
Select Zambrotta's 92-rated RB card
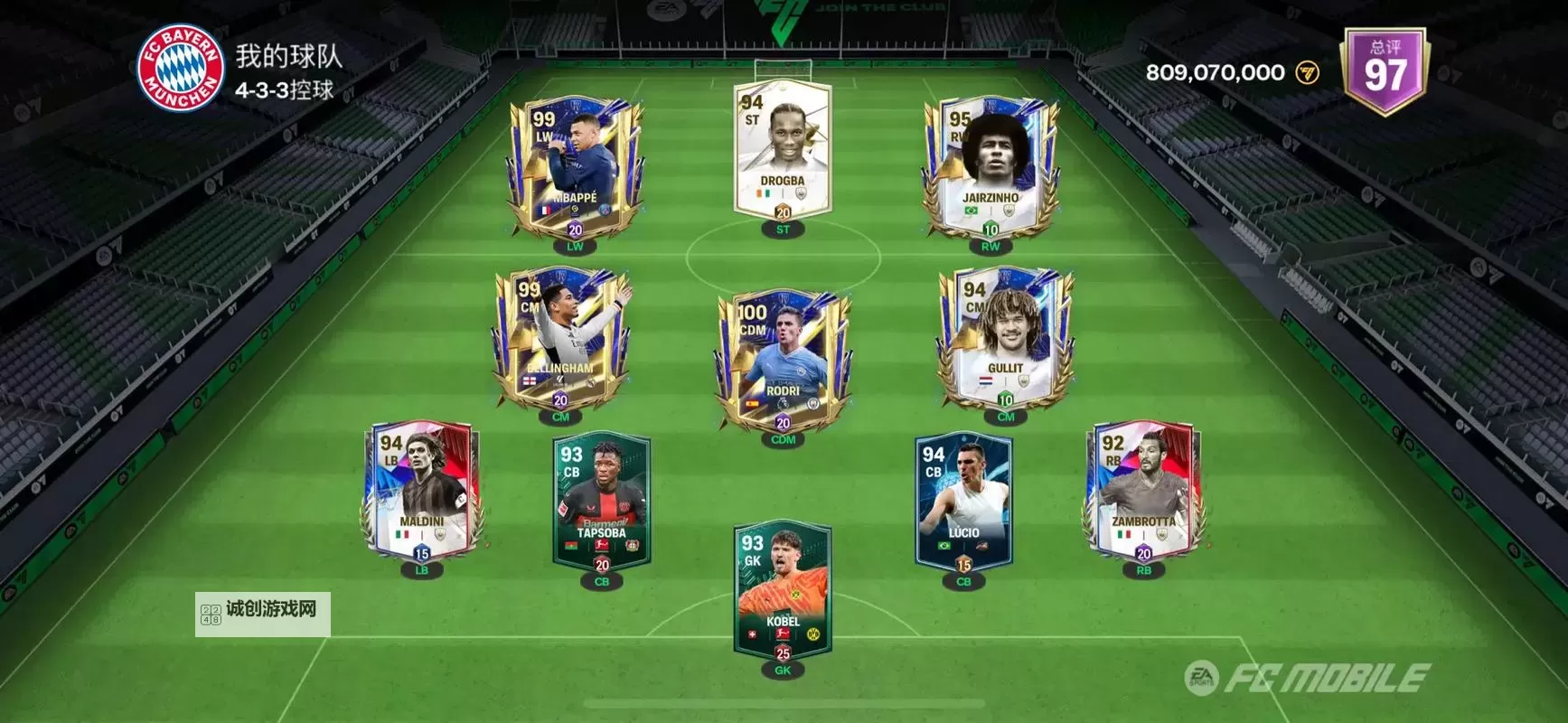pos(1144,493)
